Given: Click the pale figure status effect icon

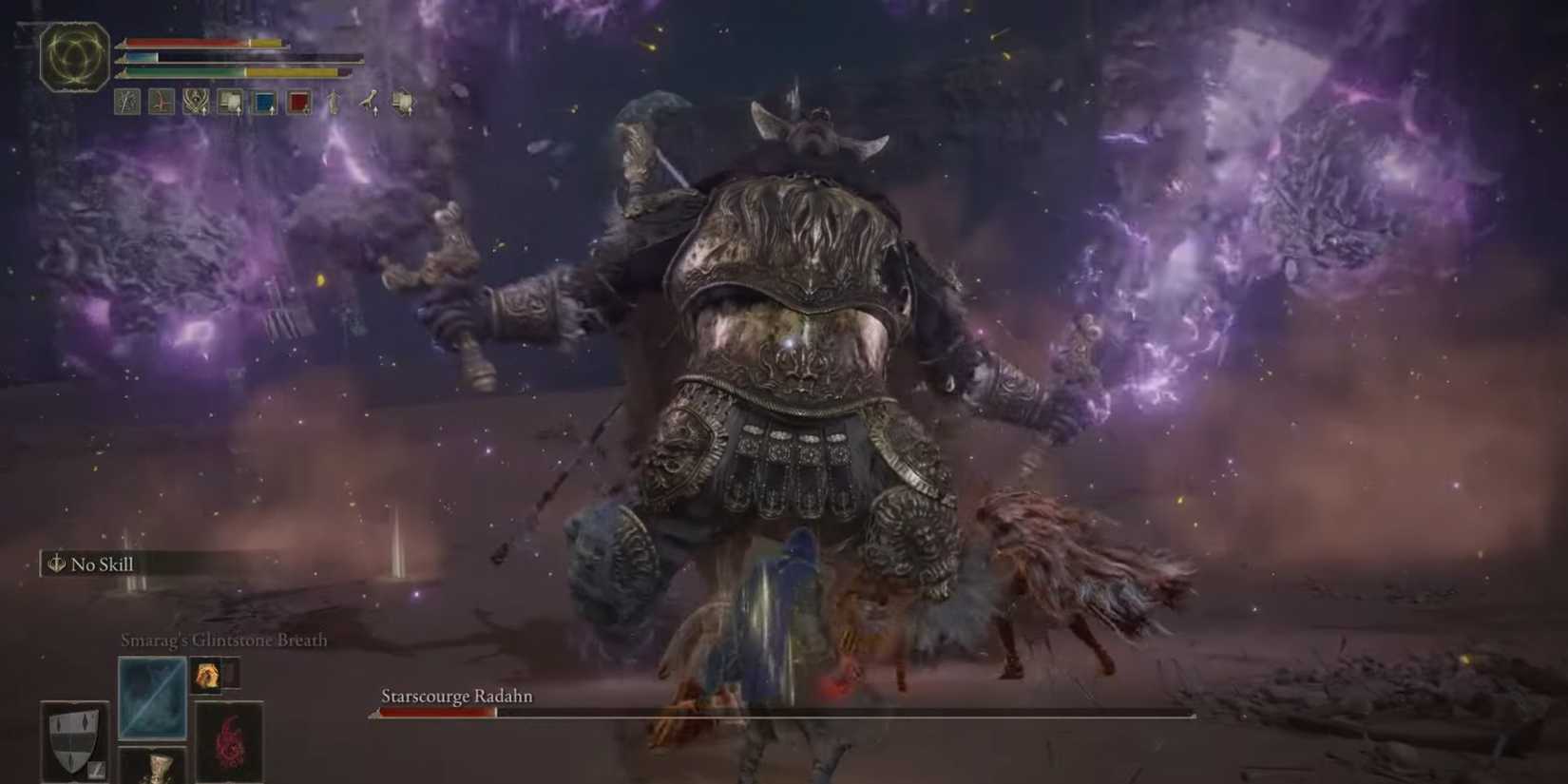Looking at the screenshot, I should (x=335, y=102).
